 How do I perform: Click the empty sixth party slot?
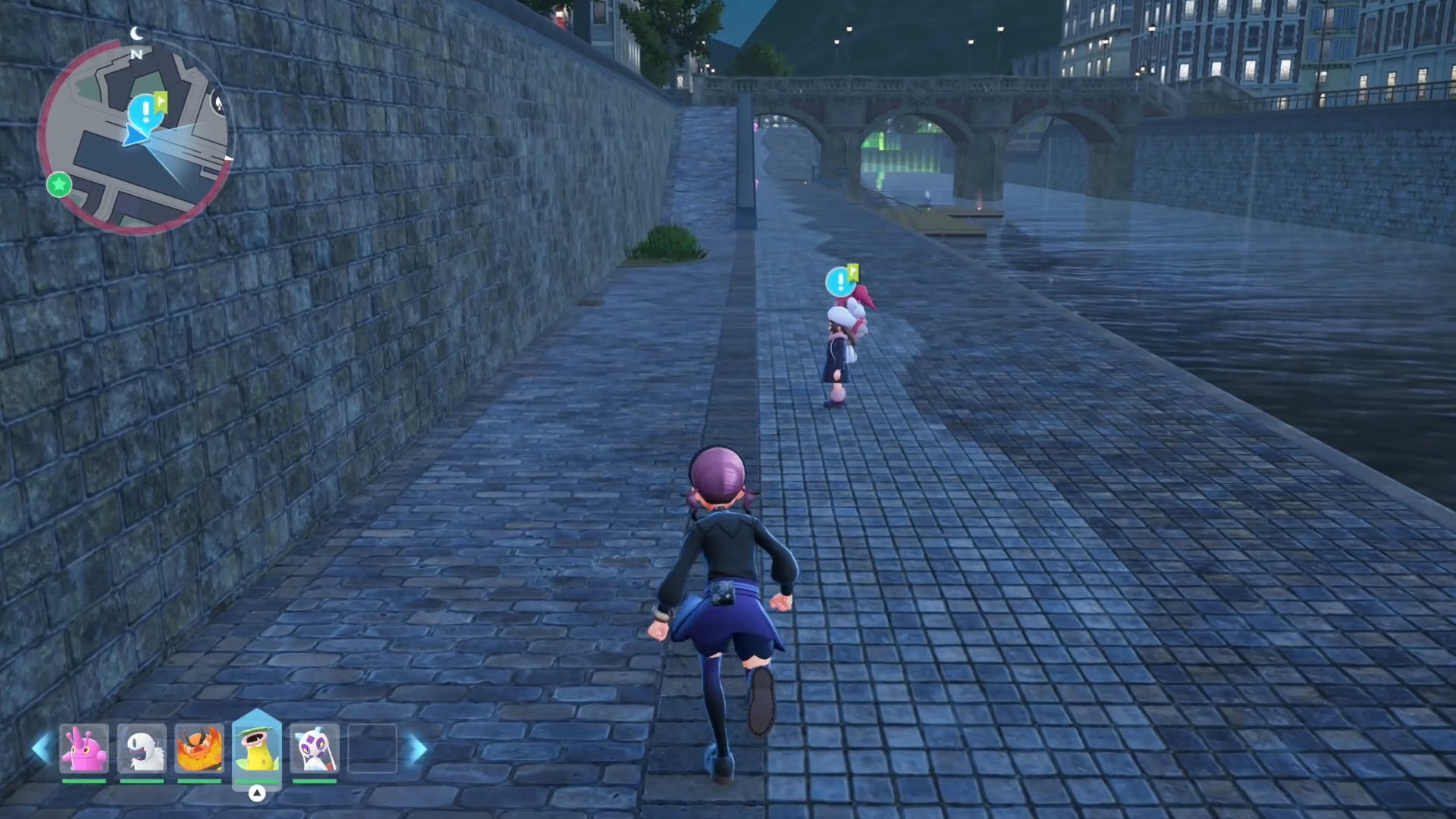(x=372, y=748)
